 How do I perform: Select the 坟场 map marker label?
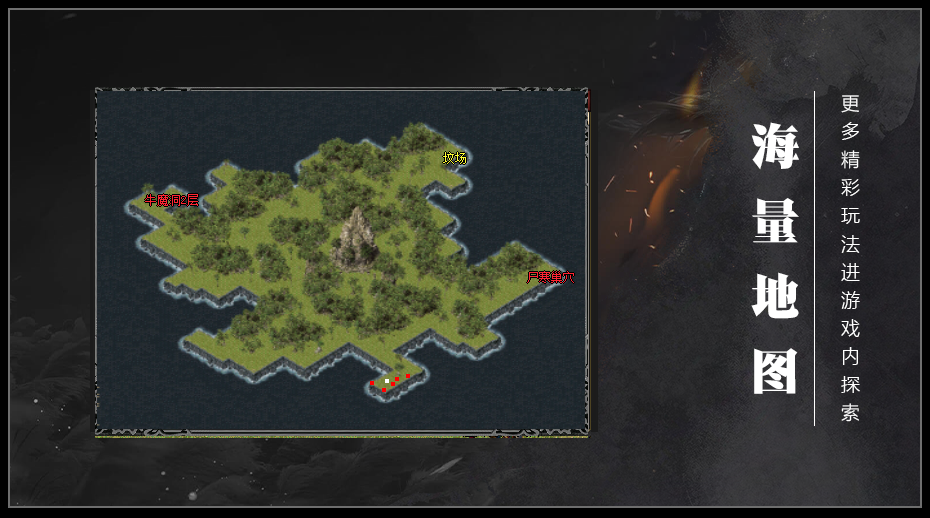tap(455, 158)
